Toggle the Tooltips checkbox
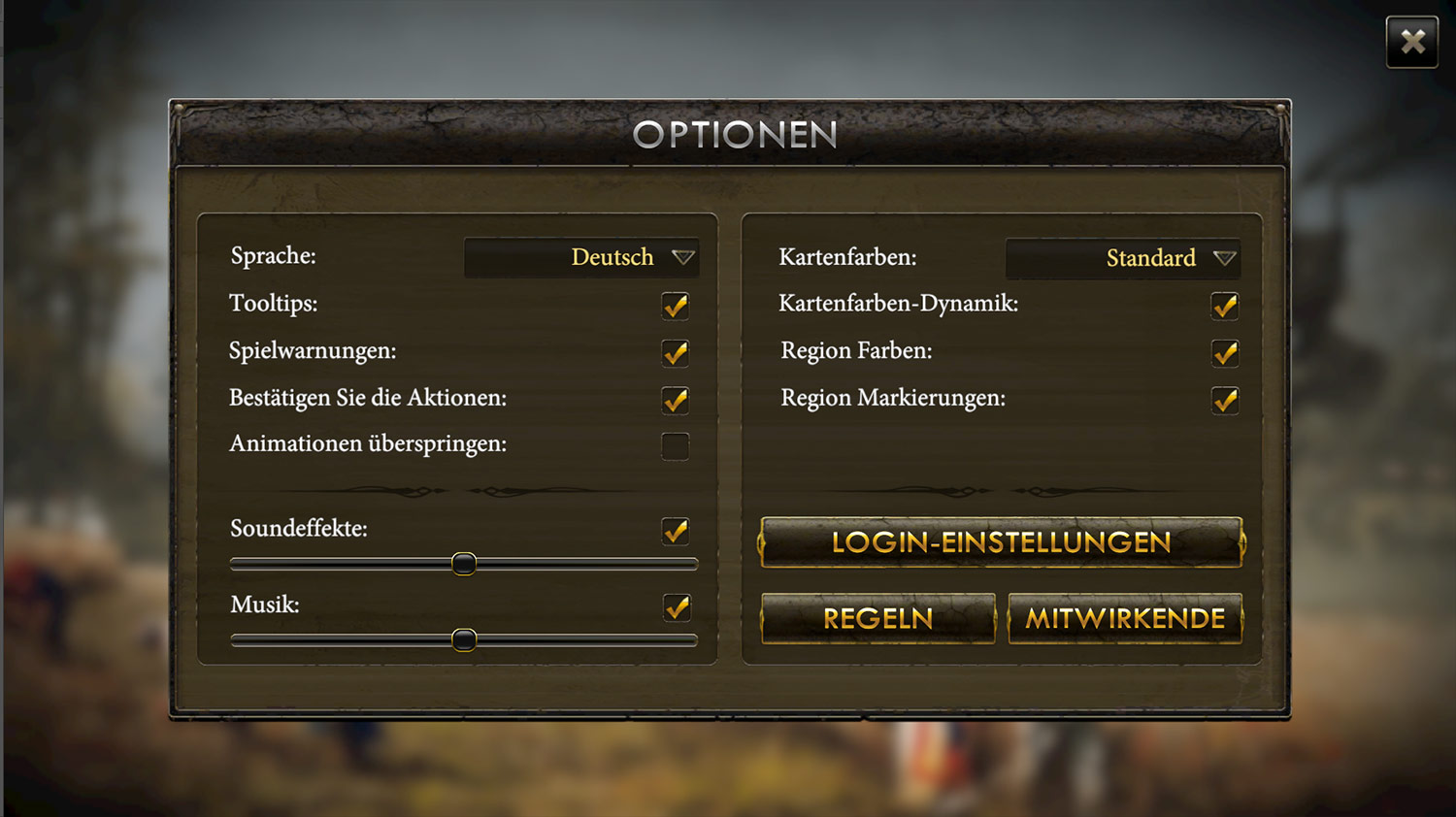This screenshot has height=817, width=1456. click(x=675, y=307)
